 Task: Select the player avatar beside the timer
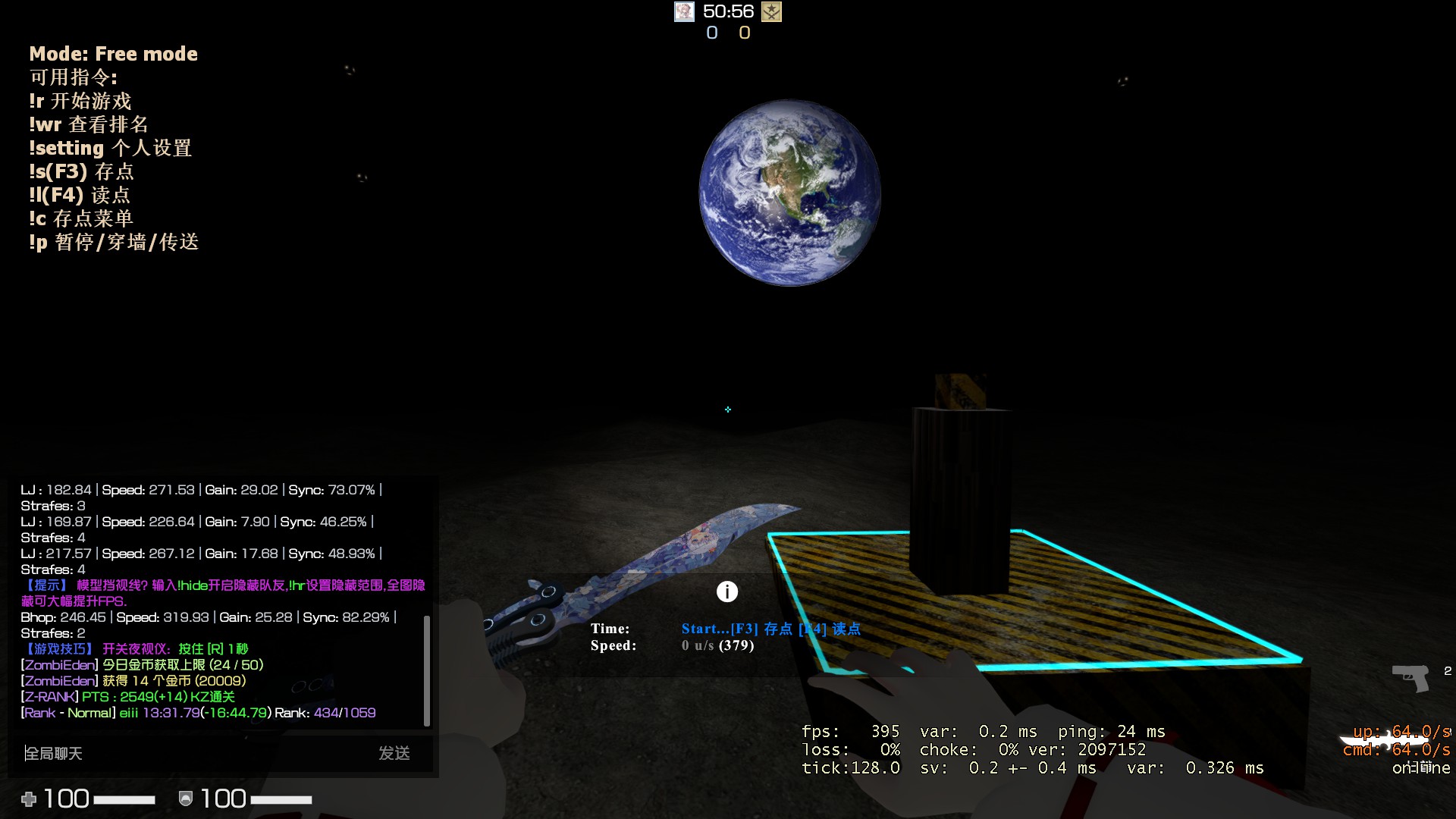[684, 11]
